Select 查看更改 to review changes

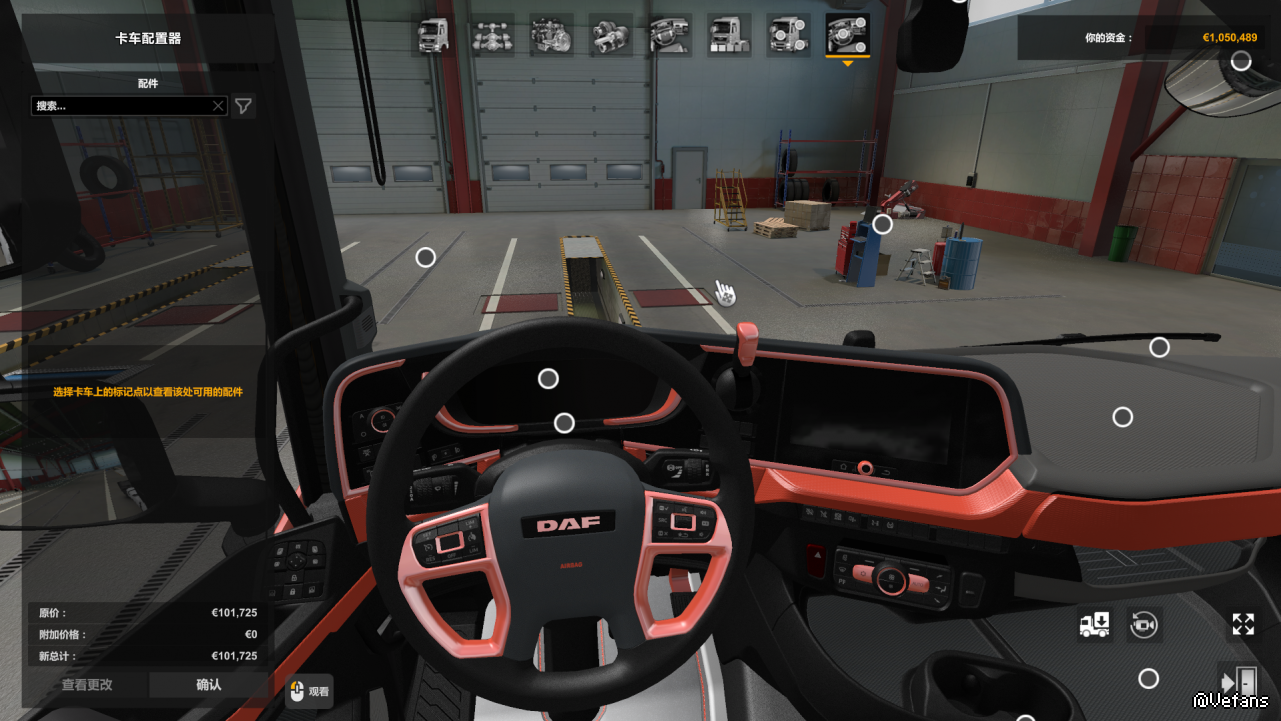(87, 685)
